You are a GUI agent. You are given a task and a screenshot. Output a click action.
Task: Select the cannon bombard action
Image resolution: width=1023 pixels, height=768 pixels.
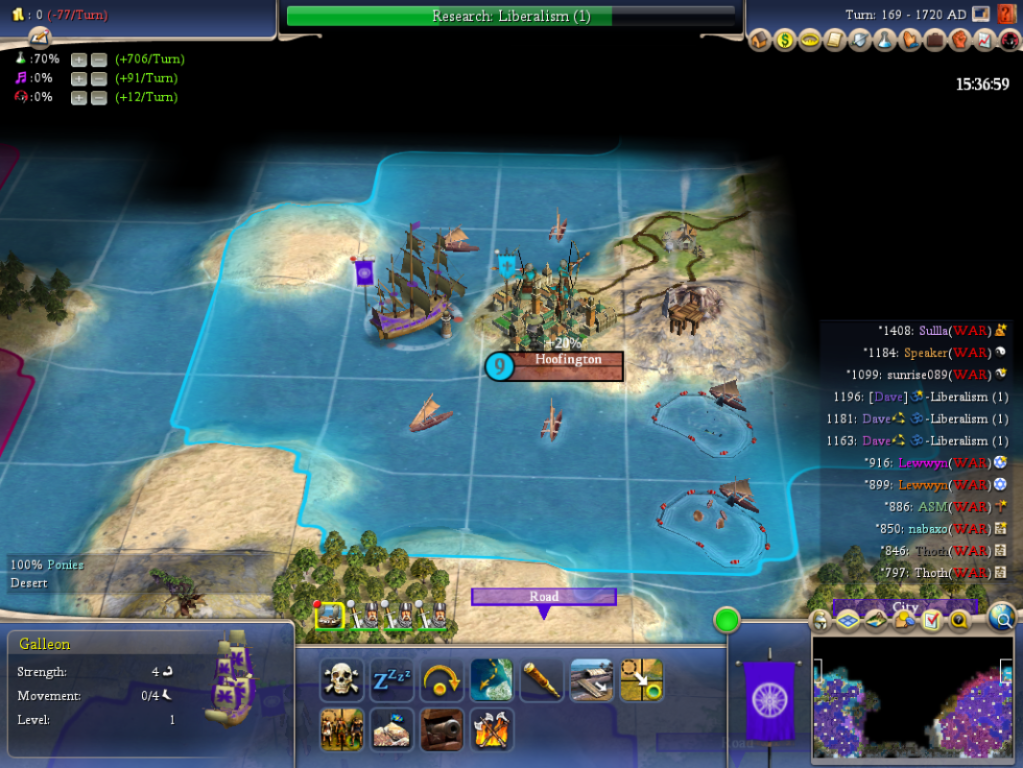(x=442, y=730)
